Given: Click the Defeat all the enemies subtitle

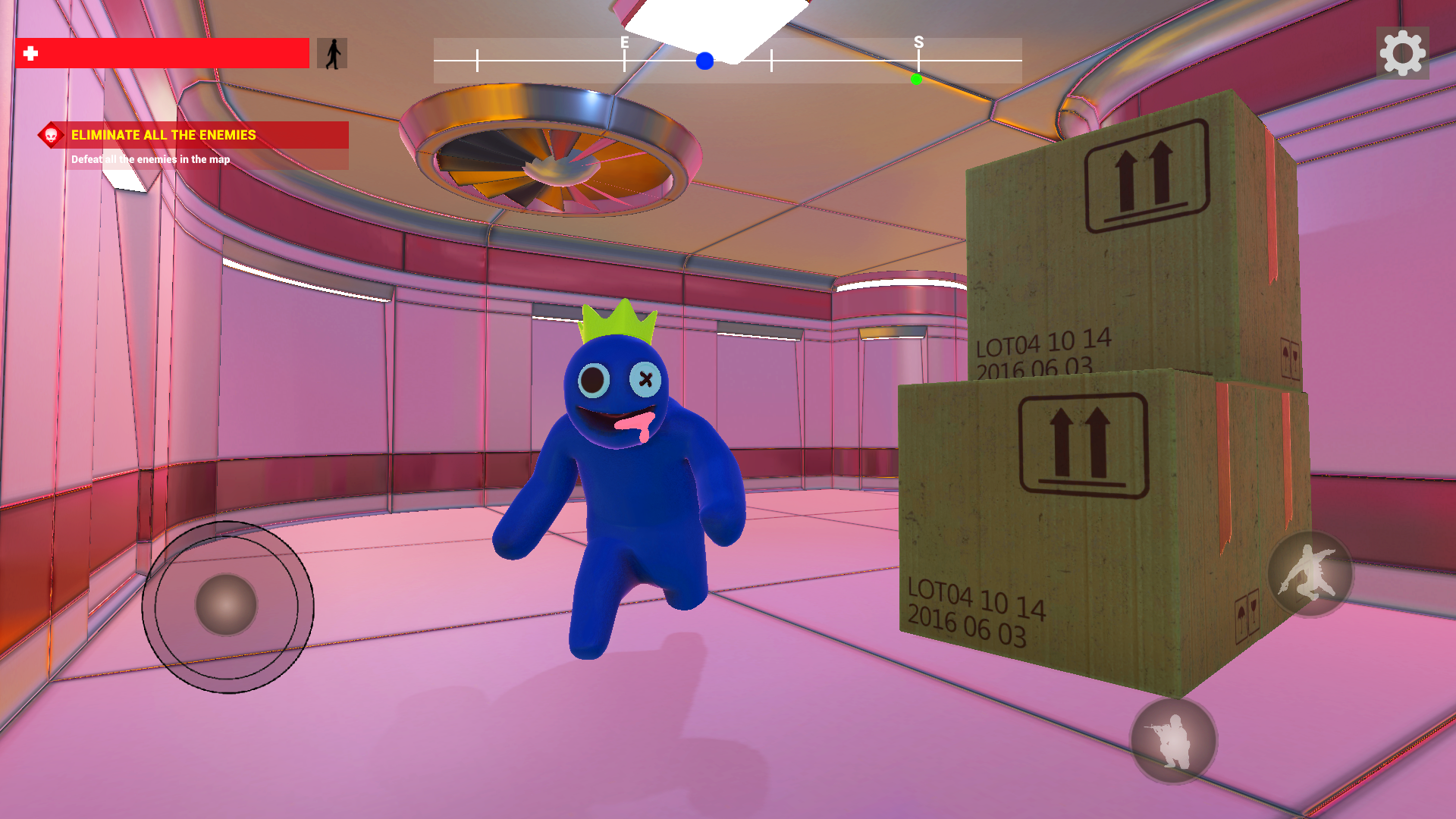Looking at the screenshot, I should pyautogui.click(x=149, y=160).
